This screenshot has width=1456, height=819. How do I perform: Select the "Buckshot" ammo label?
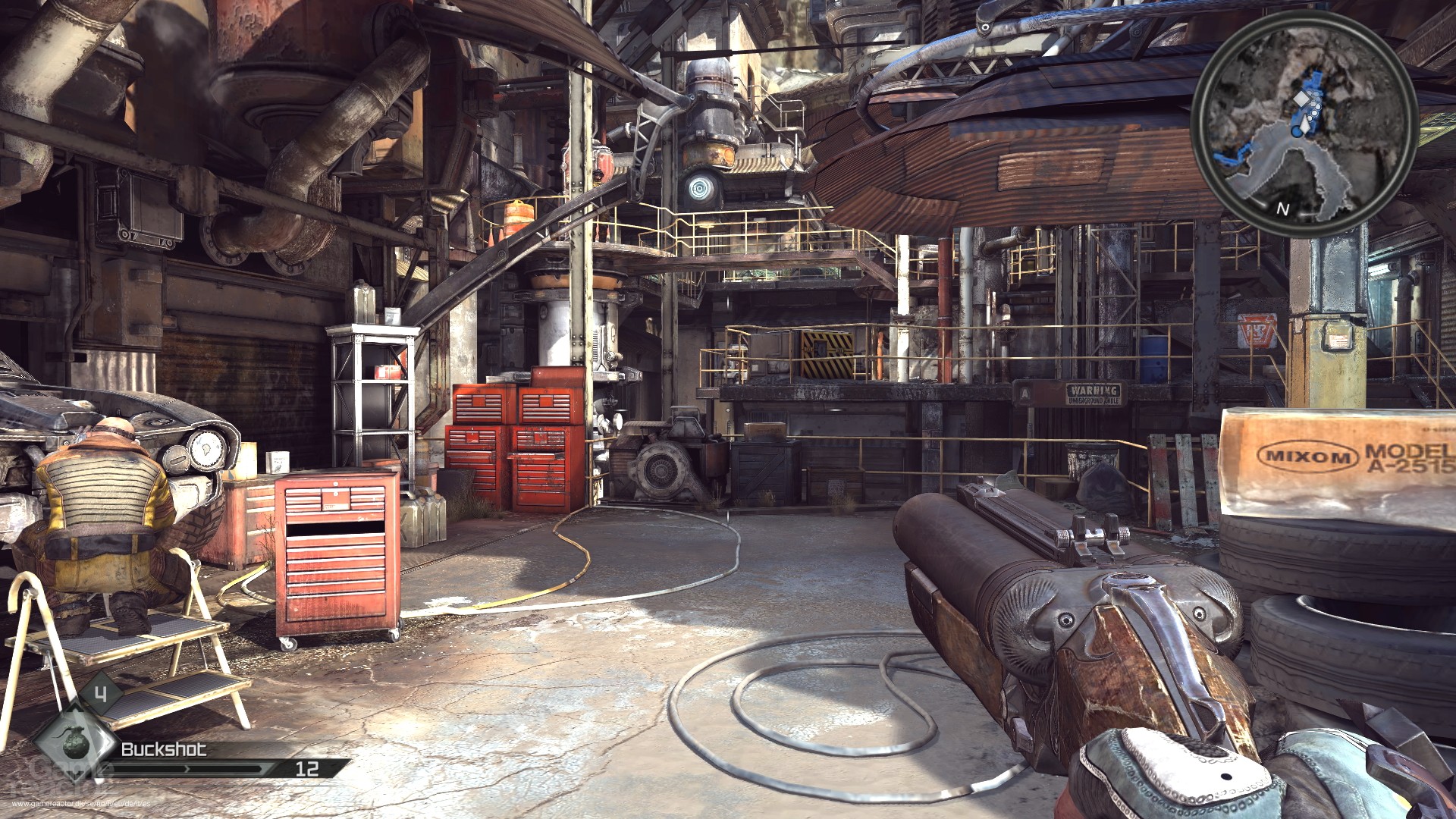[x=163, y=752]
